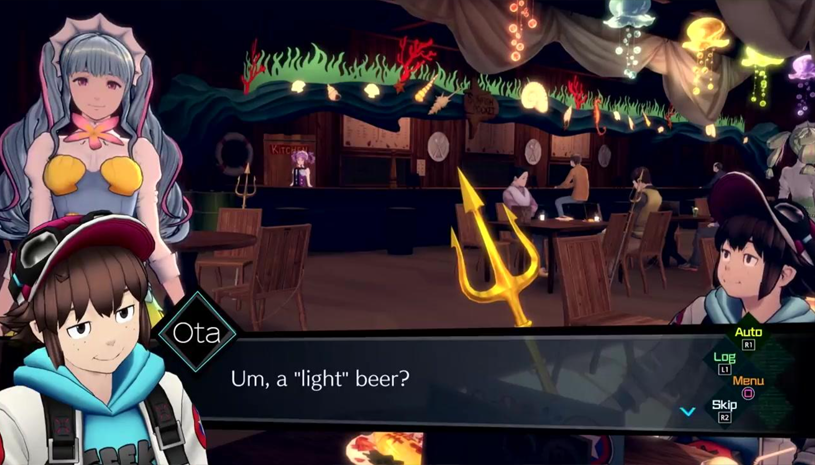Skip the current dialogue
Image resolution: width=815 pixels, height=465 pixels.
point(725,406)
